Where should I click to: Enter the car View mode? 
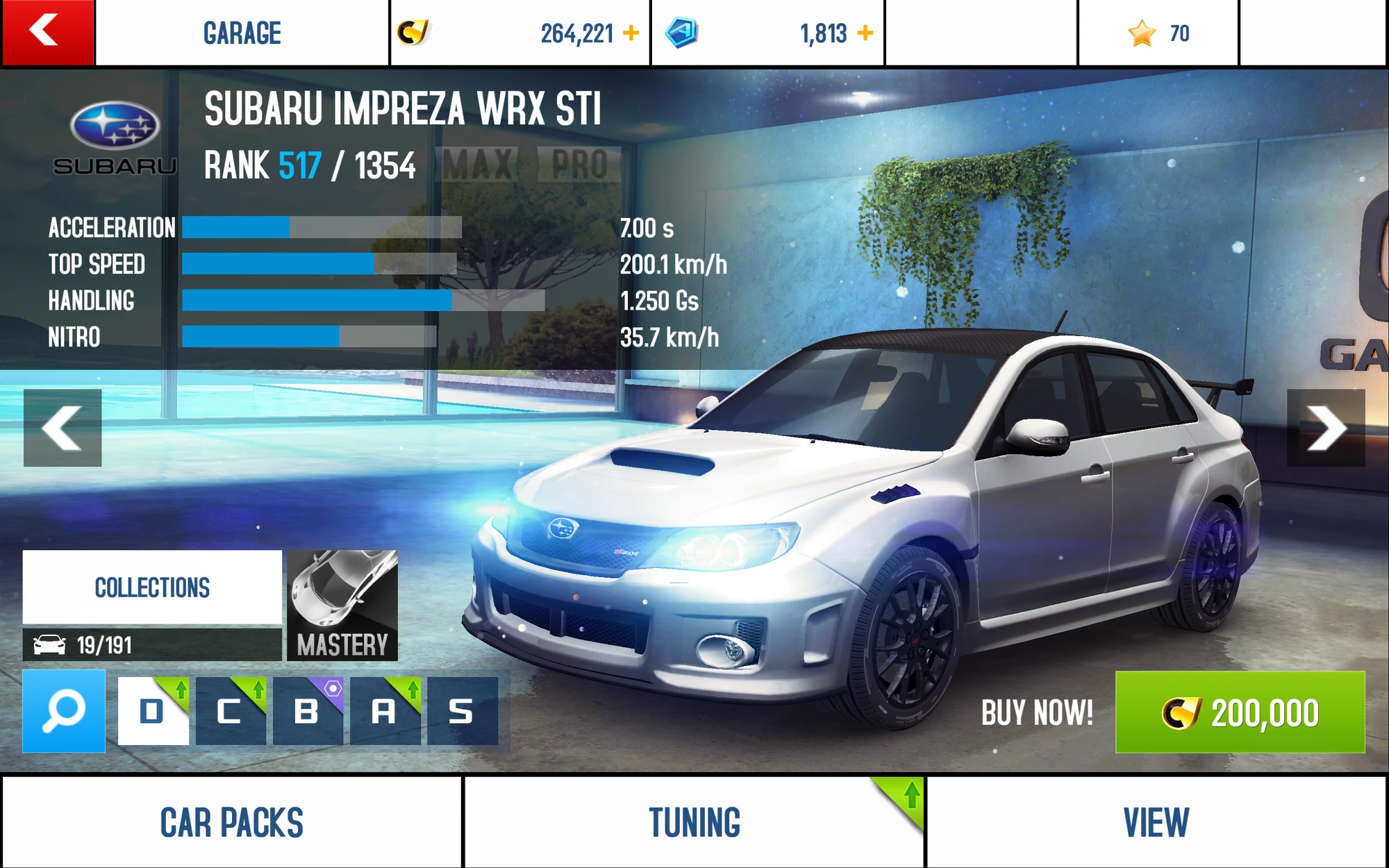[x=1156, y=822]
